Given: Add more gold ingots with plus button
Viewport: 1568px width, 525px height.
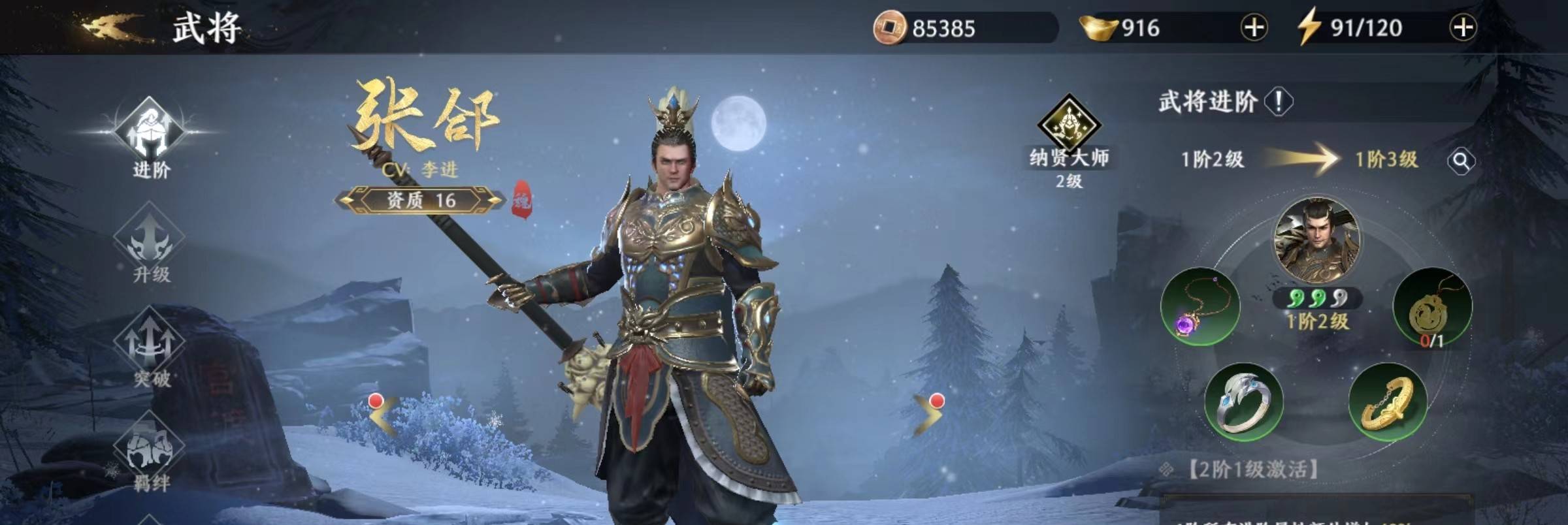Looking at the screenshot, I should tap(1253, 28).
